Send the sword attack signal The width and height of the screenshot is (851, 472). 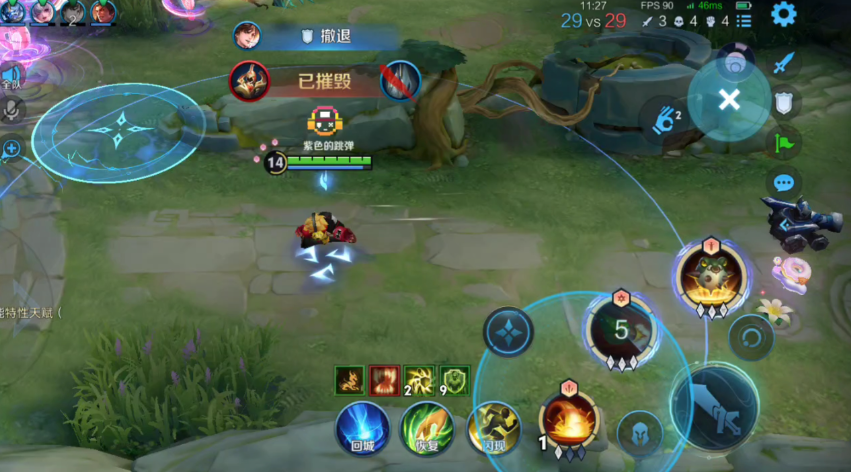[784, 62]
